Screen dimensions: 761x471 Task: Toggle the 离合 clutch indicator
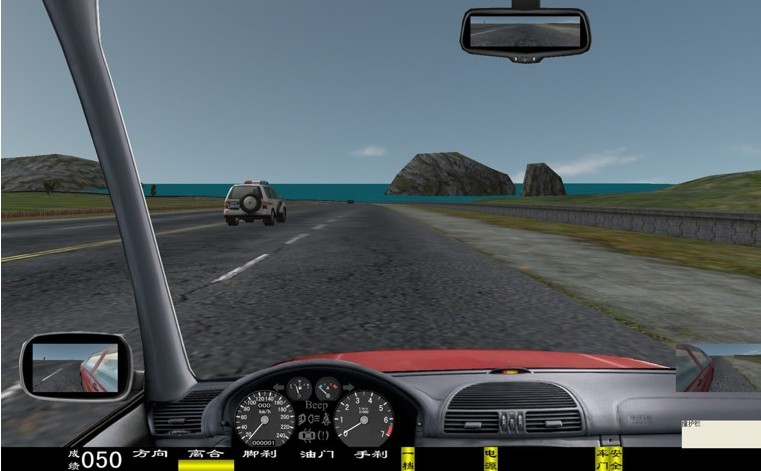click(205, 455)
